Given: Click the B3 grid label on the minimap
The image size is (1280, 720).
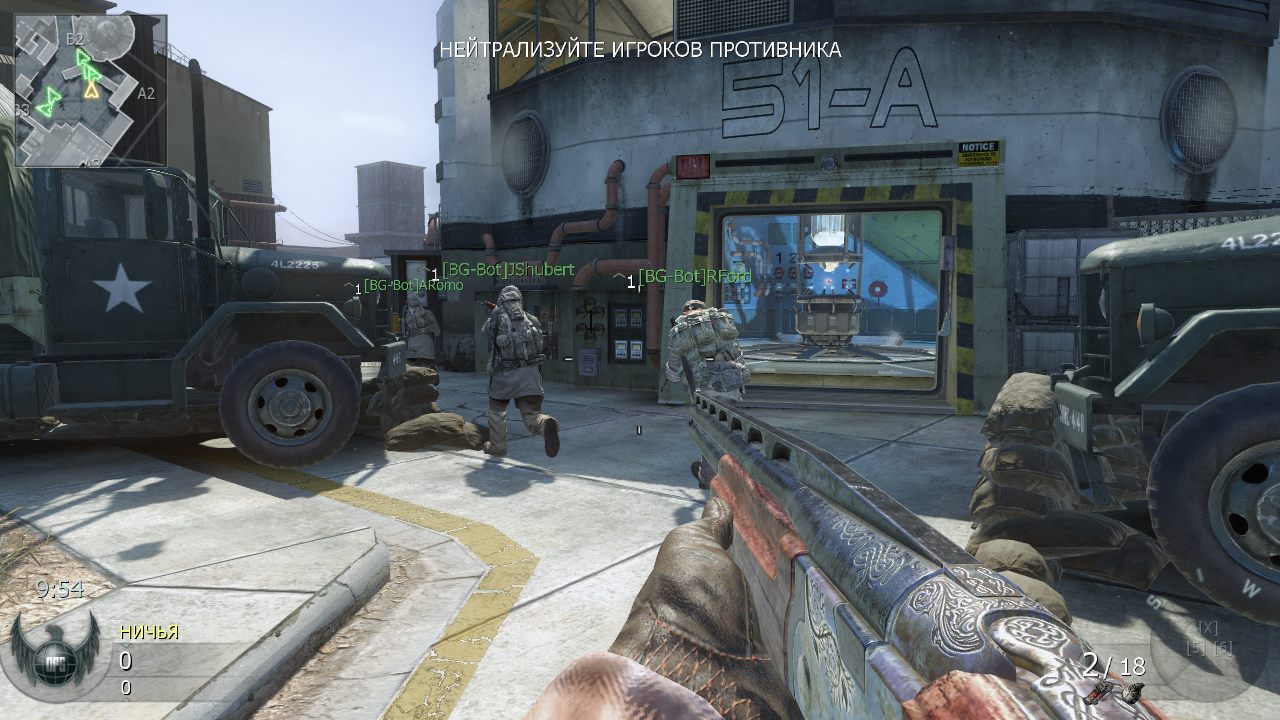Looking at the screenshot, I should (20, 109).
